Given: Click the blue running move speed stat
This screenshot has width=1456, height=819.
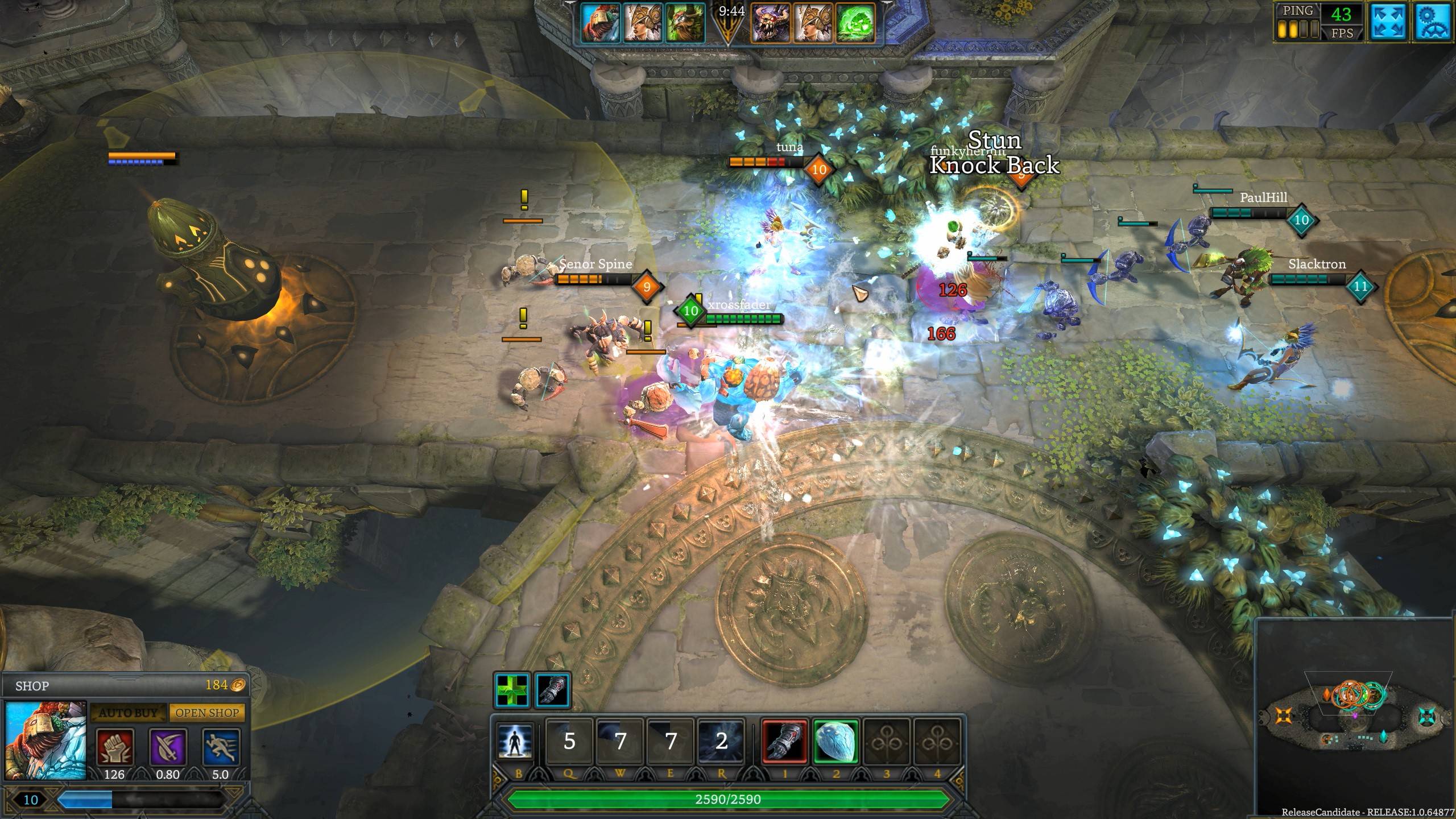Looking at the screenshot, I should pos(221,747).
